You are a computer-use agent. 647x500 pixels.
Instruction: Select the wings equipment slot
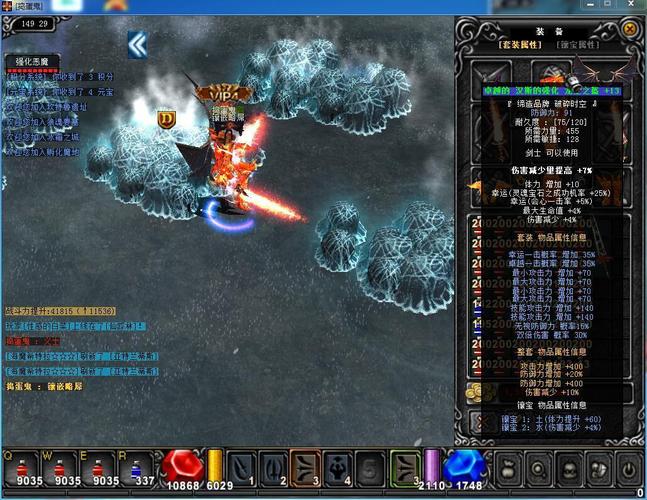click(611, 73)
